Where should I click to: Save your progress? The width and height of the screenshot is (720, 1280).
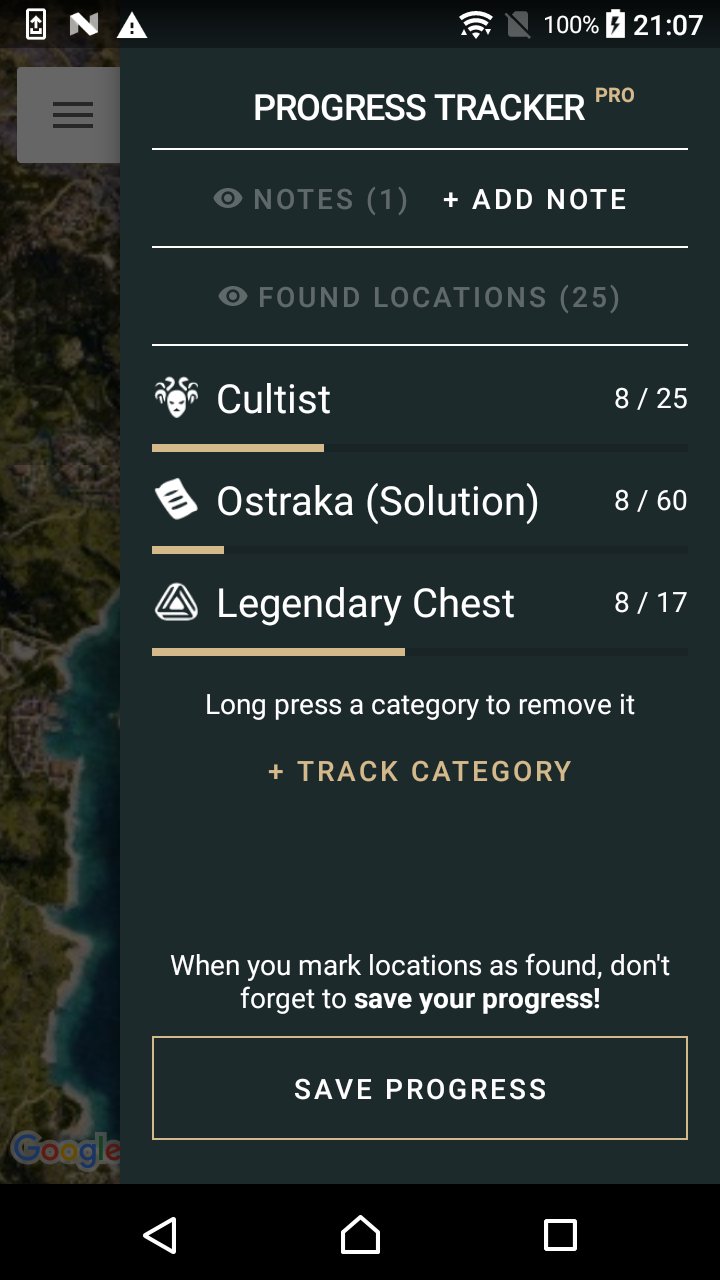420,1088
